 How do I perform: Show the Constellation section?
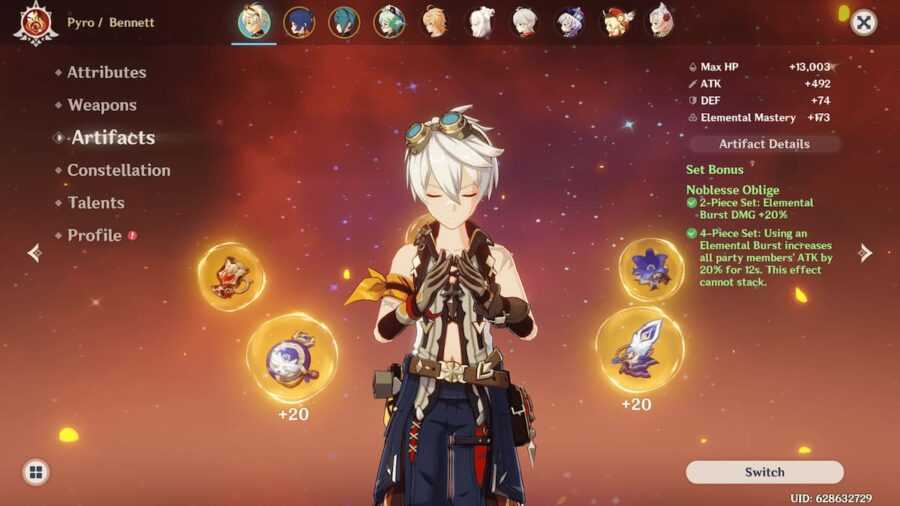coord(118,170)
